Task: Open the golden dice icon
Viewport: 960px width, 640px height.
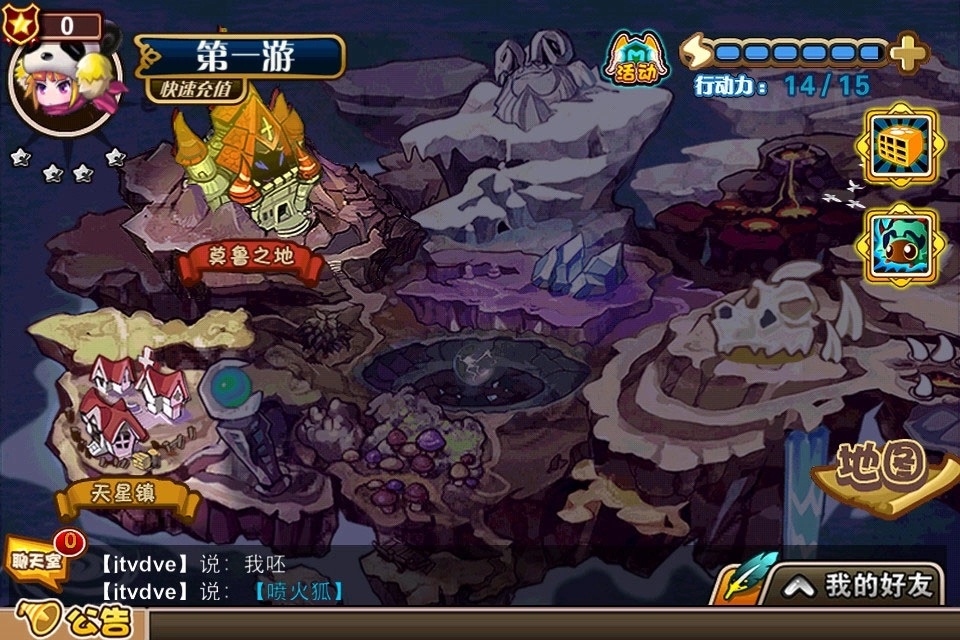Action: pyautogui.click(x=901, y=149)
